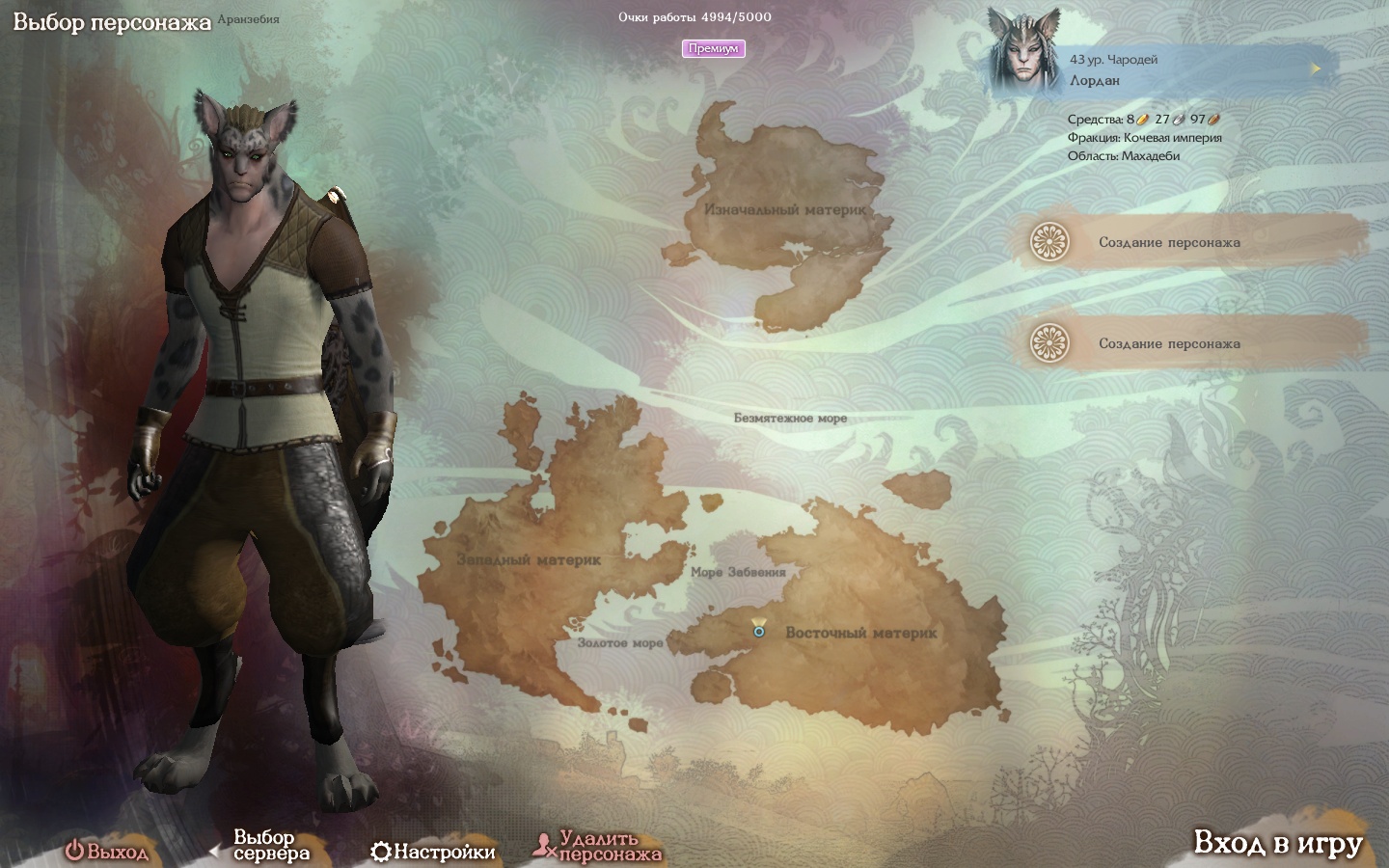Click Выход to exit the game
The image size is (1389, 868).
[x=107, y=852]
